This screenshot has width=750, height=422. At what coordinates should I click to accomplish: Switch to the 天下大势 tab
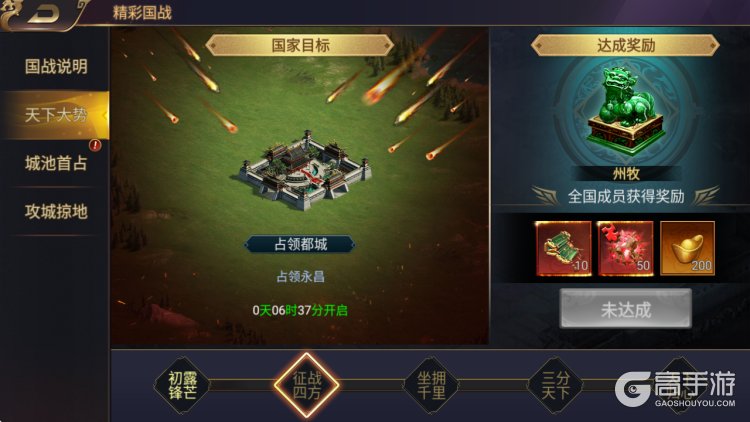56,115
